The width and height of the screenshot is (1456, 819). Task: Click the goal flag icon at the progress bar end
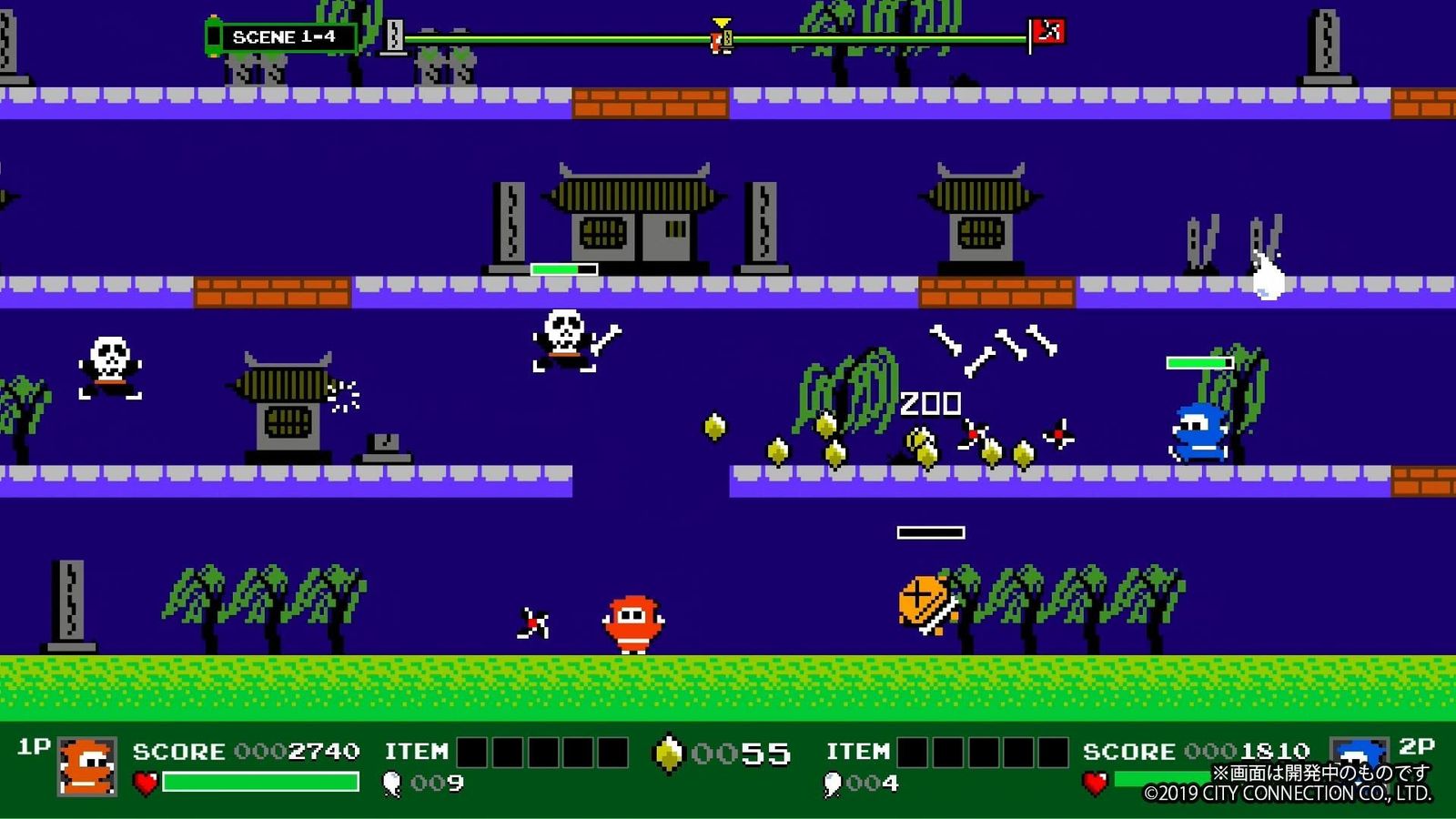(1047, 32)
